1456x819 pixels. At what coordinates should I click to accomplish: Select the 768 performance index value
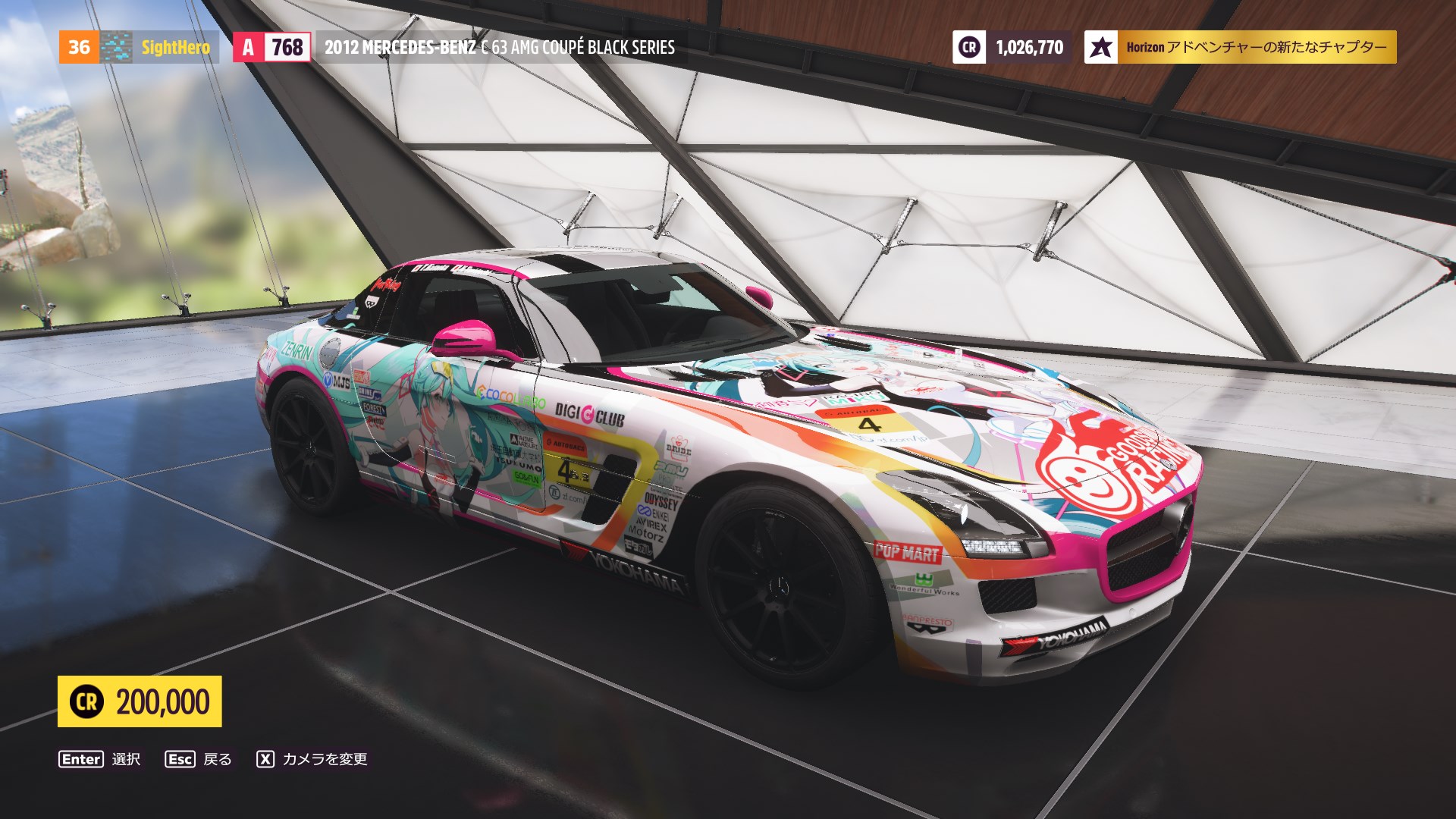coord(280,47)
